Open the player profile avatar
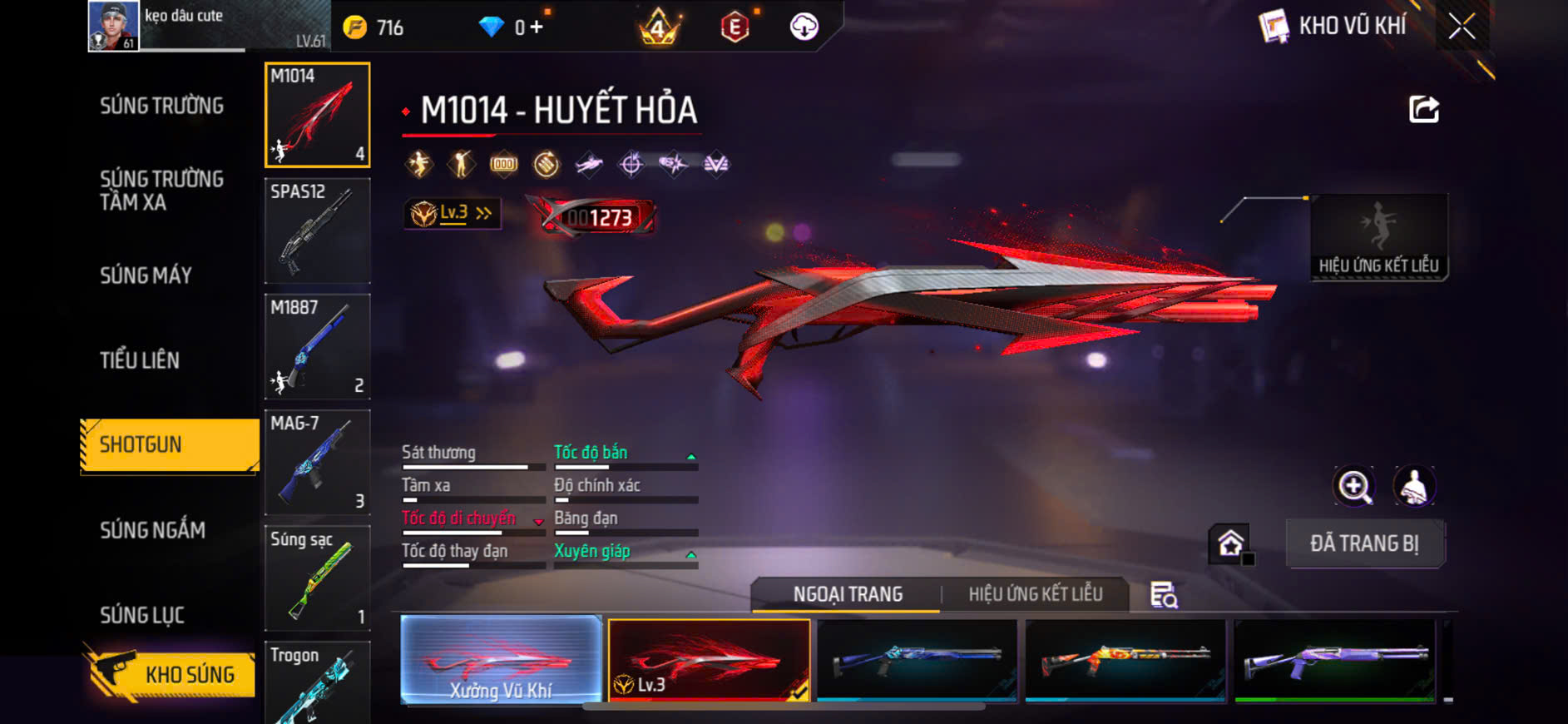The image size is (1568, 724). (113, 27)
